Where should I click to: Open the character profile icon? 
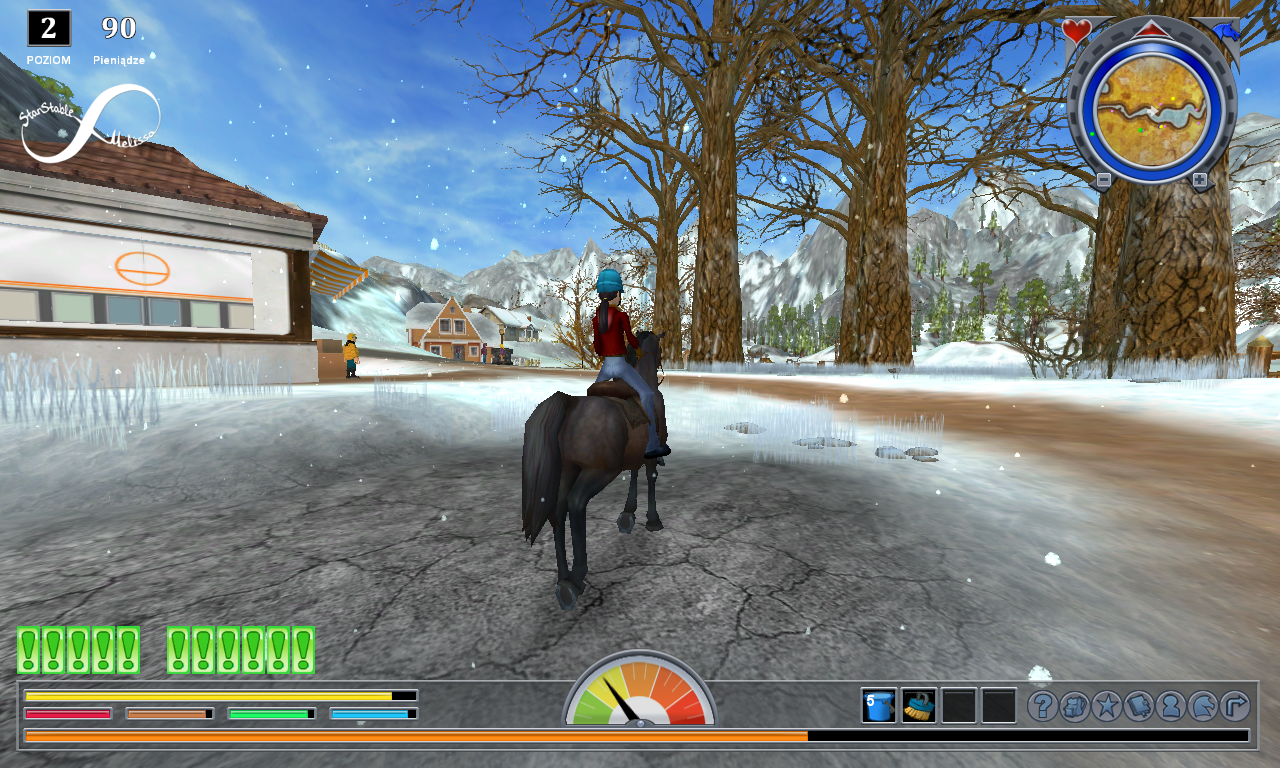1171,706
